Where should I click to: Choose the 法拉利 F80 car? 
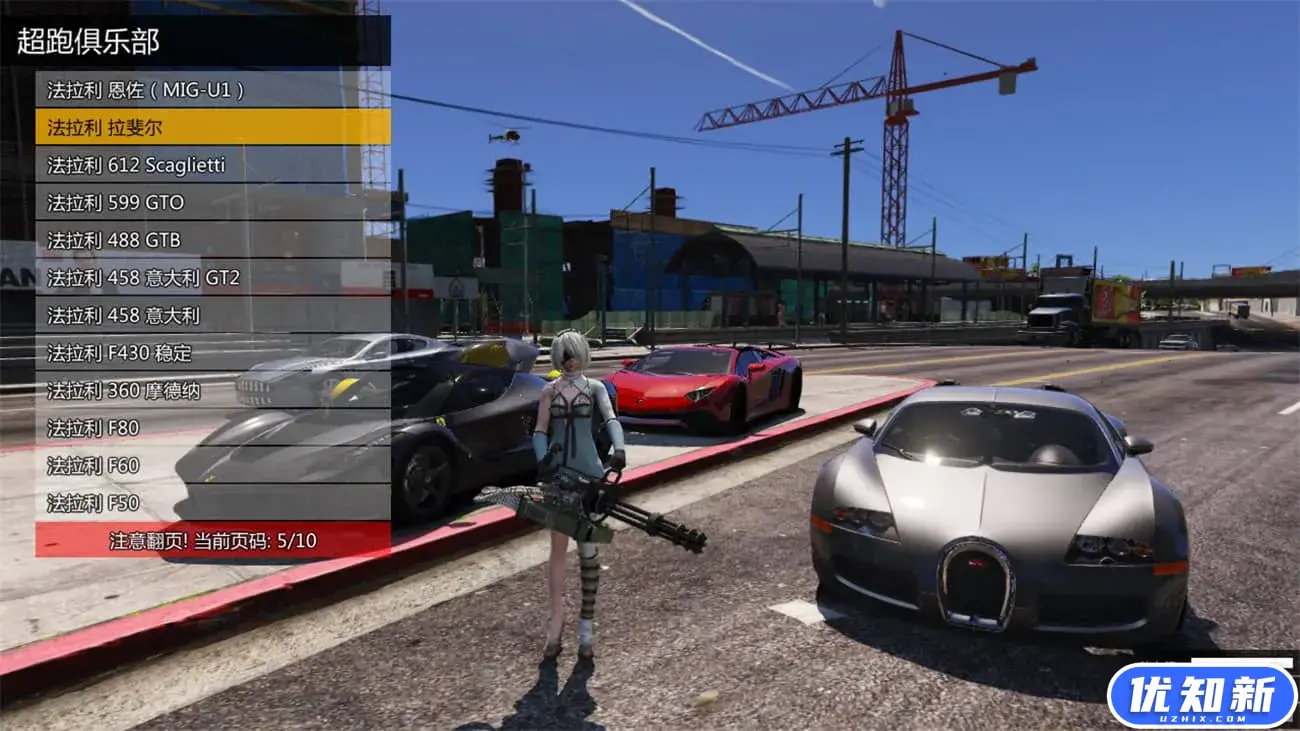pyautogui.click(x=212, y=428)
